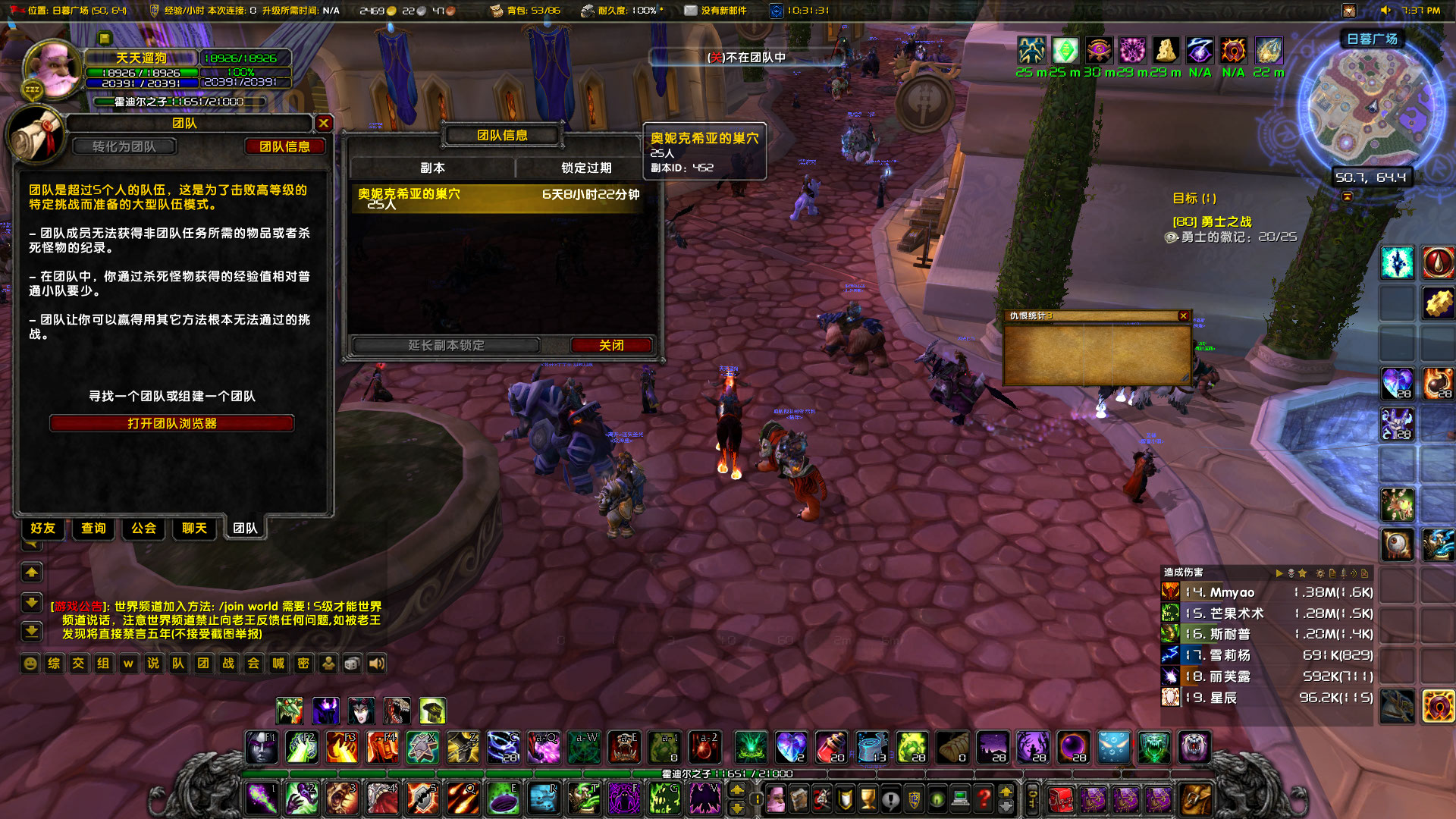Switch to the 公会 tab

click(143, 529)
